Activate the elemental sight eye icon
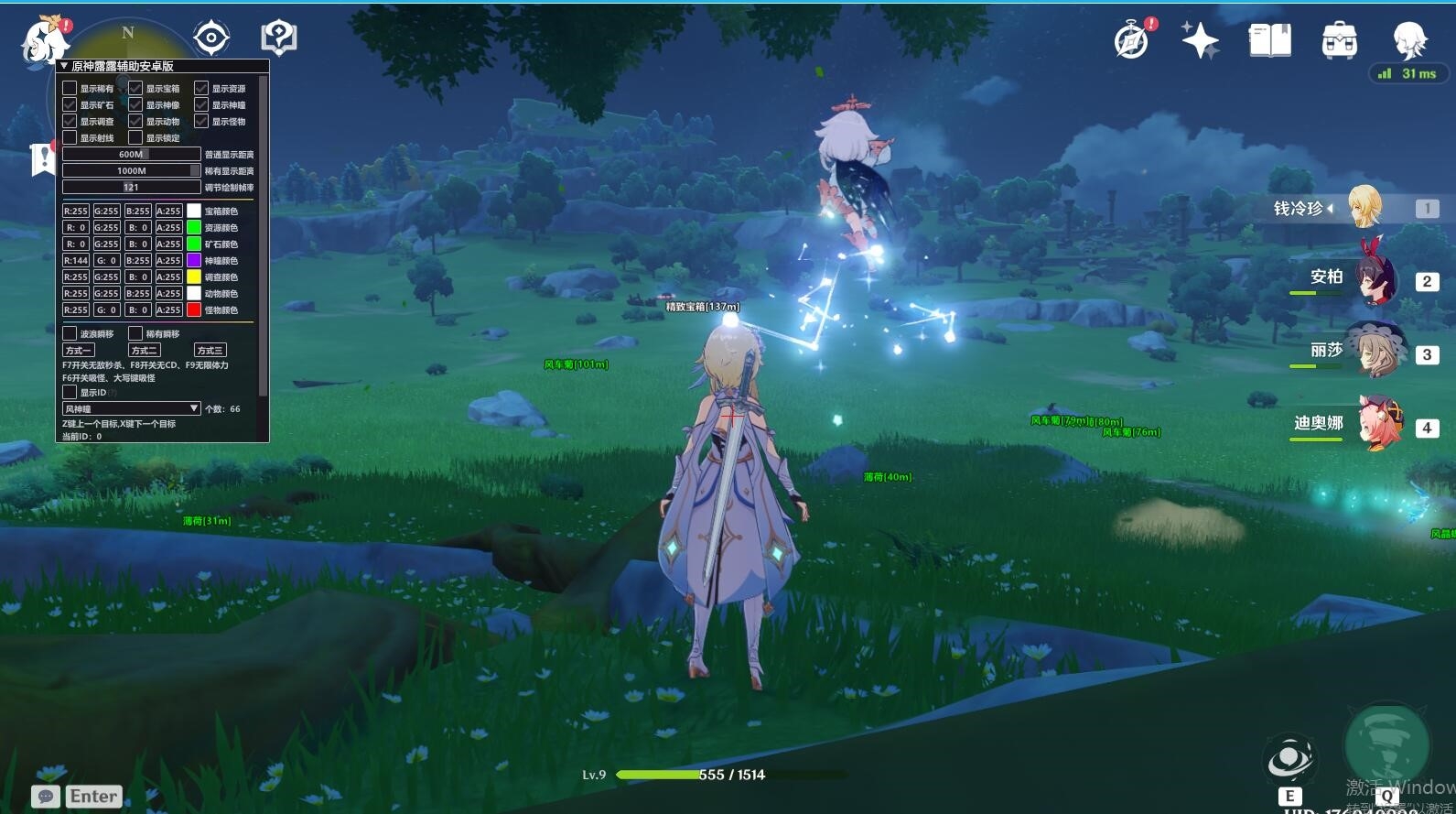 pos(210,38)
